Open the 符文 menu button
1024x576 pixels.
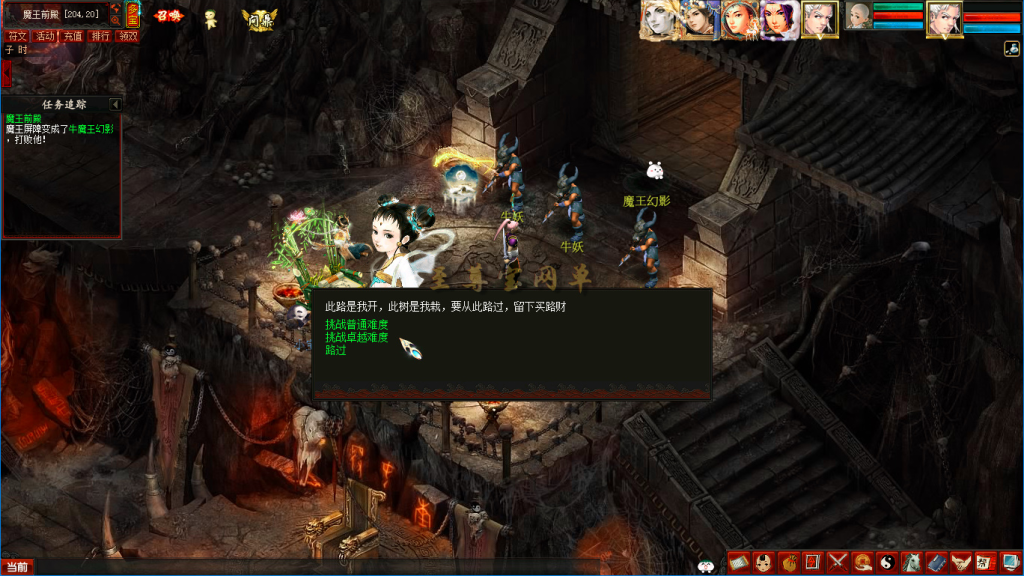17,36
